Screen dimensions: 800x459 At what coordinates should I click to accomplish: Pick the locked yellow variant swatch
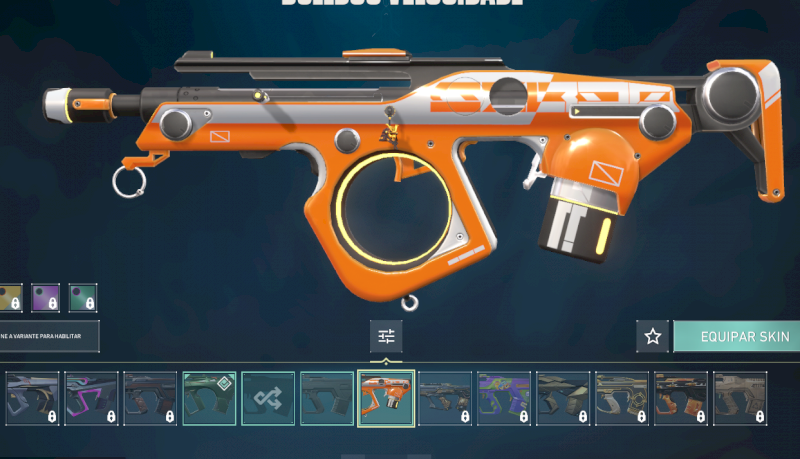pos(9,297)
